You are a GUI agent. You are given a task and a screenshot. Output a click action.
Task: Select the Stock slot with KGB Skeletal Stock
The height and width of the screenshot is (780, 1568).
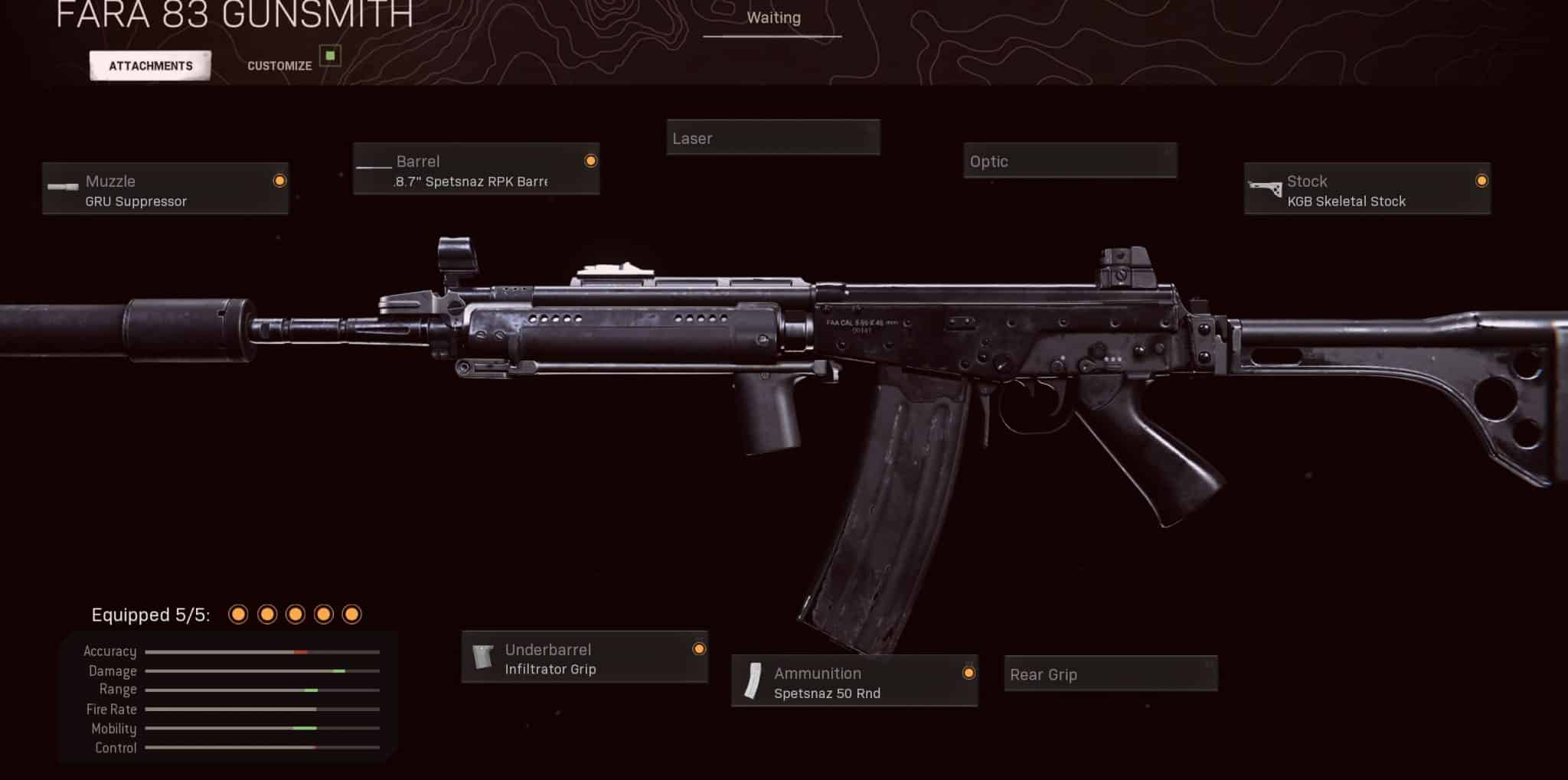point(1367,189)
